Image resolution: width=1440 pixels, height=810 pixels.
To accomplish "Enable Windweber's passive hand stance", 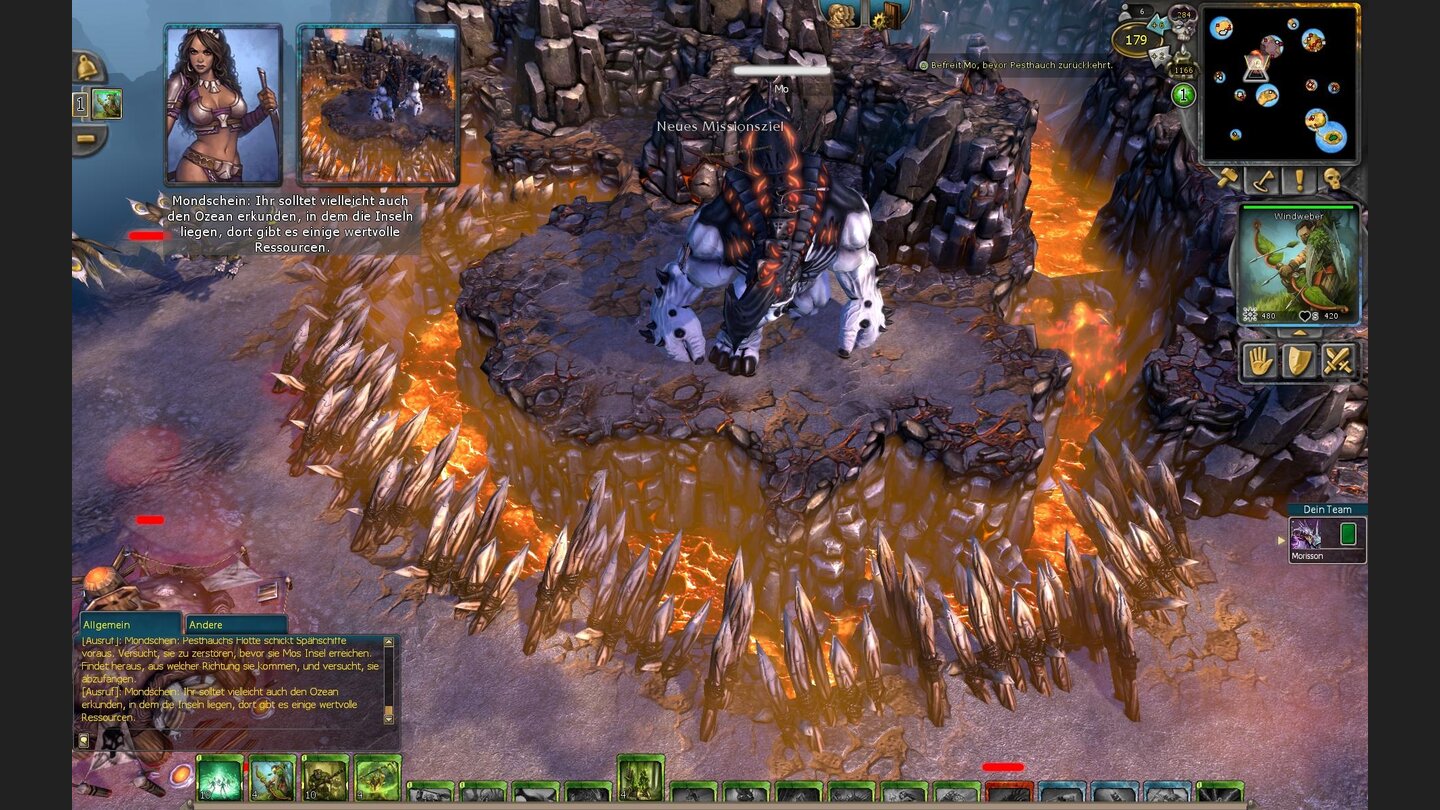I will 1261,360.
